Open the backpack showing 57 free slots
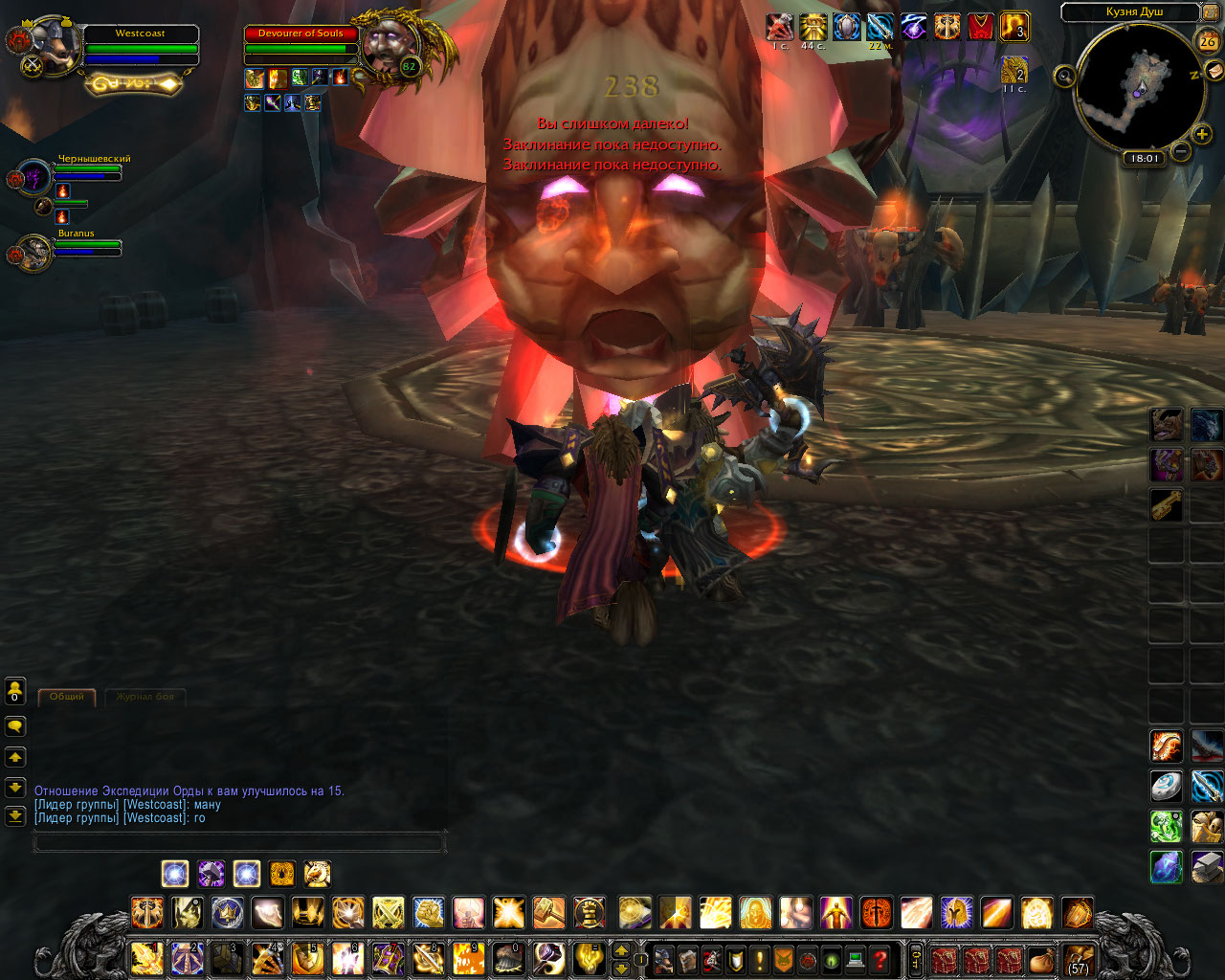1225x980 pixels. point(1079,959)
